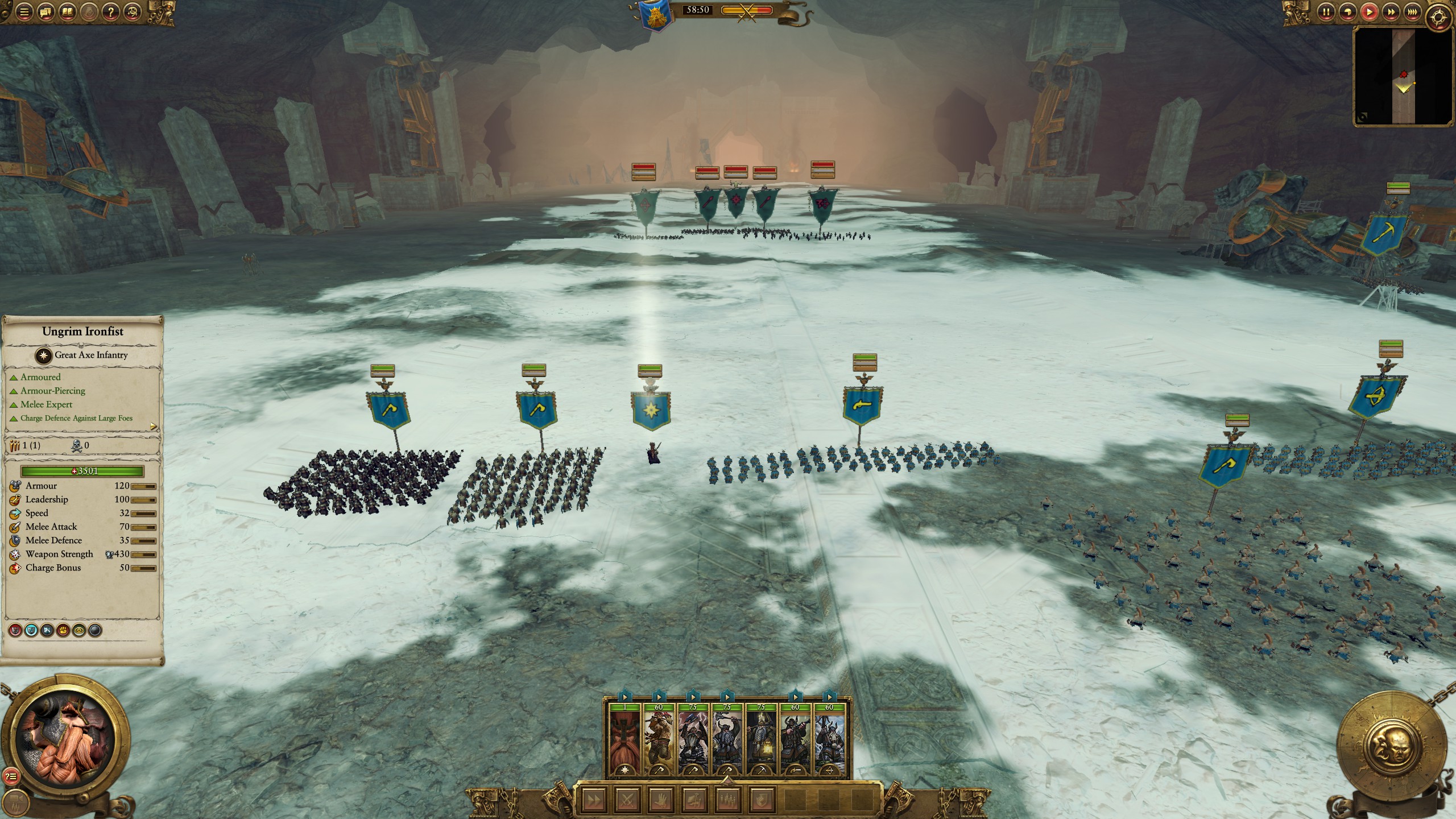
Task: Open the chat speech bubbles button
Action: point(46,11)
